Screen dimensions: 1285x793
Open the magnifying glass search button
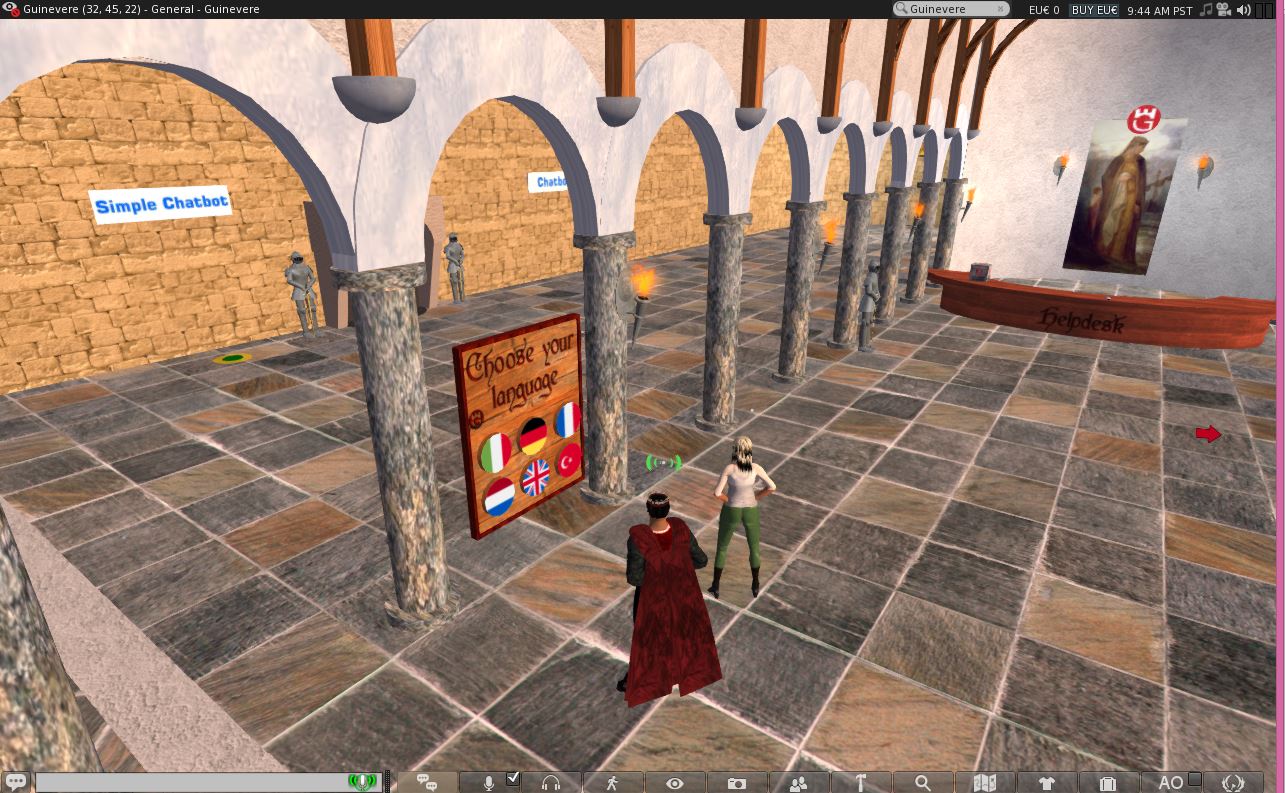point(923,782)
